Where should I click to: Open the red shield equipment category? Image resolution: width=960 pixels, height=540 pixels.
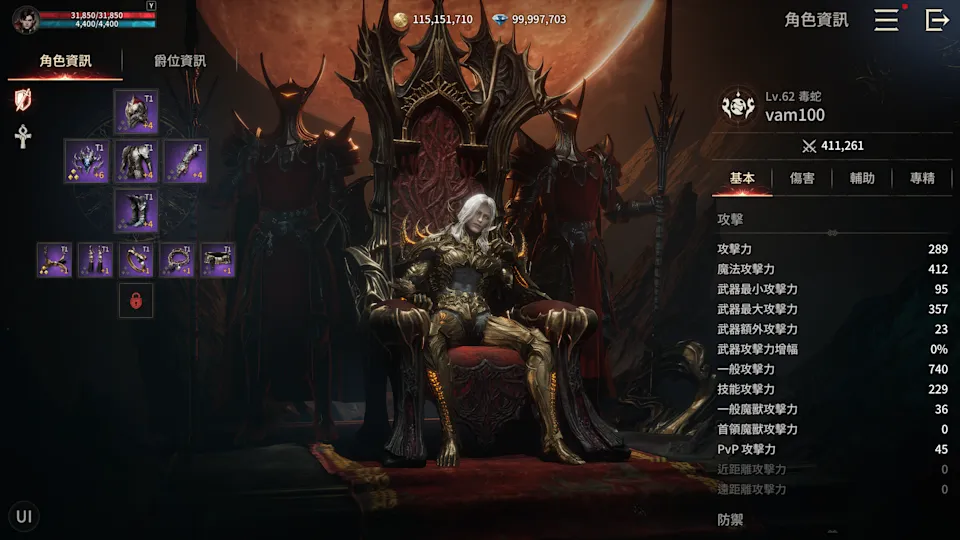[x=23, y=99]
